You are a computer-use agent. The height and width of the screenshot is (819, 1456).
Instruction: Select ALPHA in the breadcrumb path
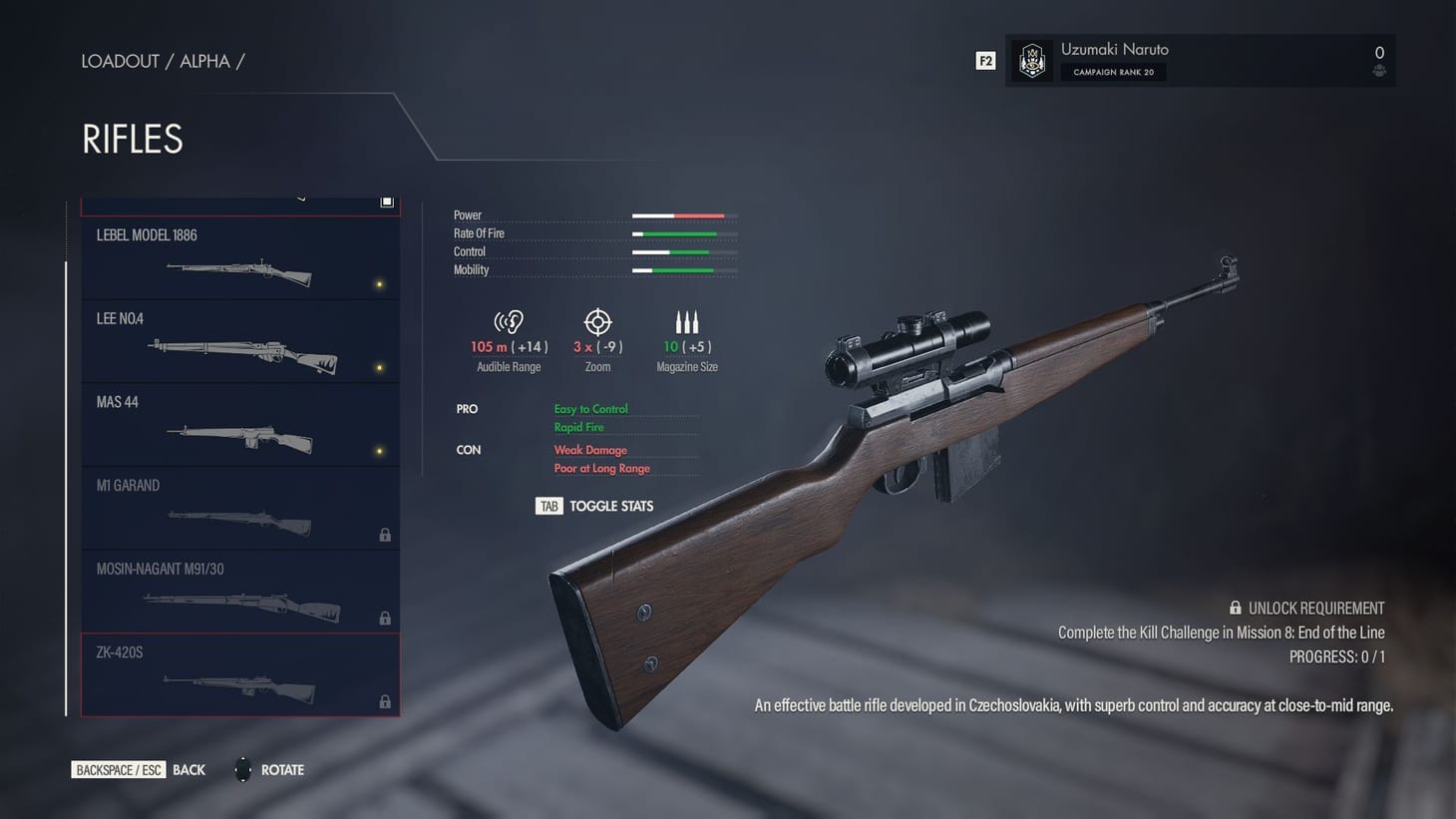coord(204,61)
